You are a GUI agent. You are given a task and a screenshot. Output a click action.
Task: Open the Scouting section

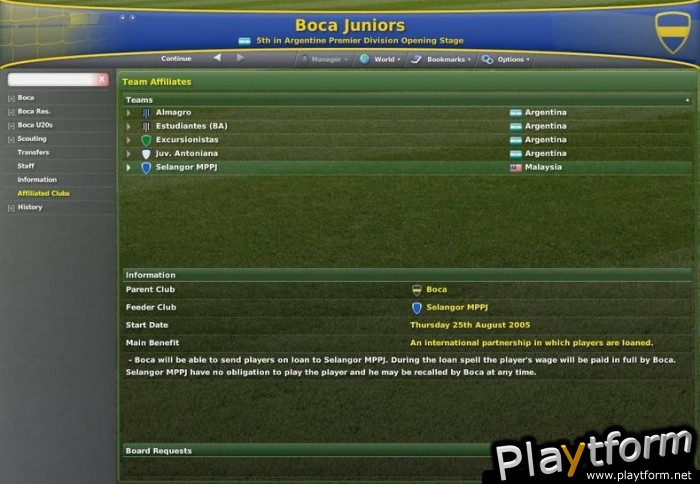pyautogui.click(x=31, y=139)
